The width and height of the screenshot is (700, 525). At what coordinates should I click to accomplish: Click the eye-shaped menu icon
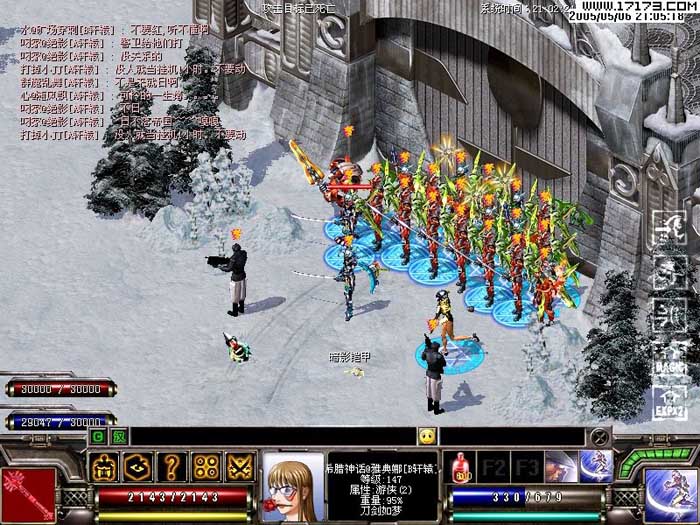(137, 467)
